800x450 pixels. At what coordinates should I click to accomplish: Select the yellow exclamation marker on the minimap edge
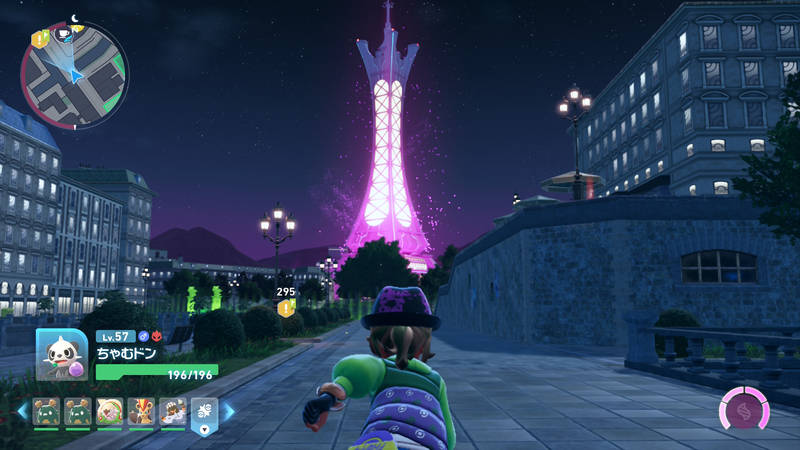[39, 39]
